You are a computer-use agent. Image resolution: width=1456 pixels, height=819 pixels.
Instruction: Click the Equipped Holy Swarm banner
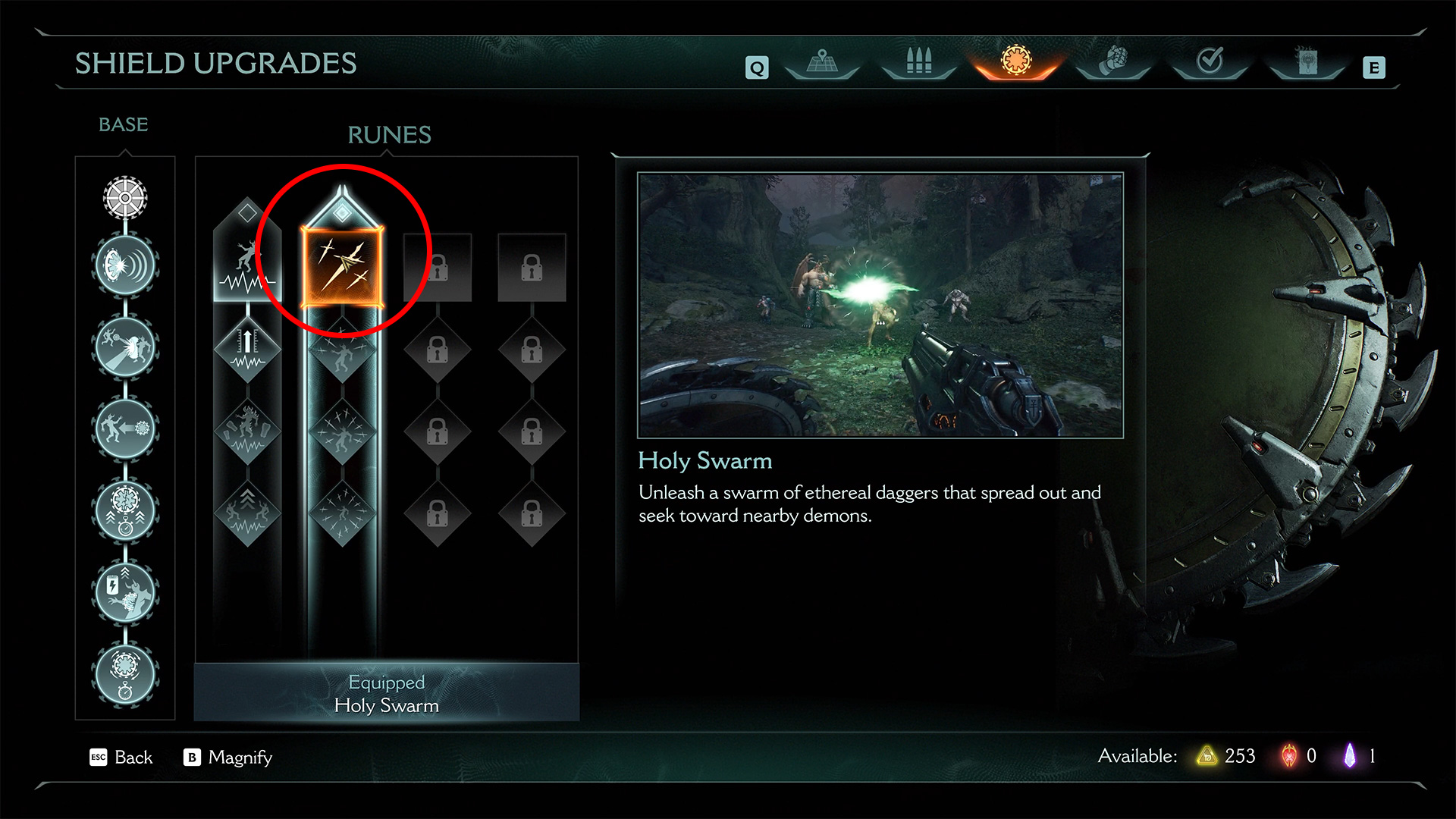tap(387, 693)
